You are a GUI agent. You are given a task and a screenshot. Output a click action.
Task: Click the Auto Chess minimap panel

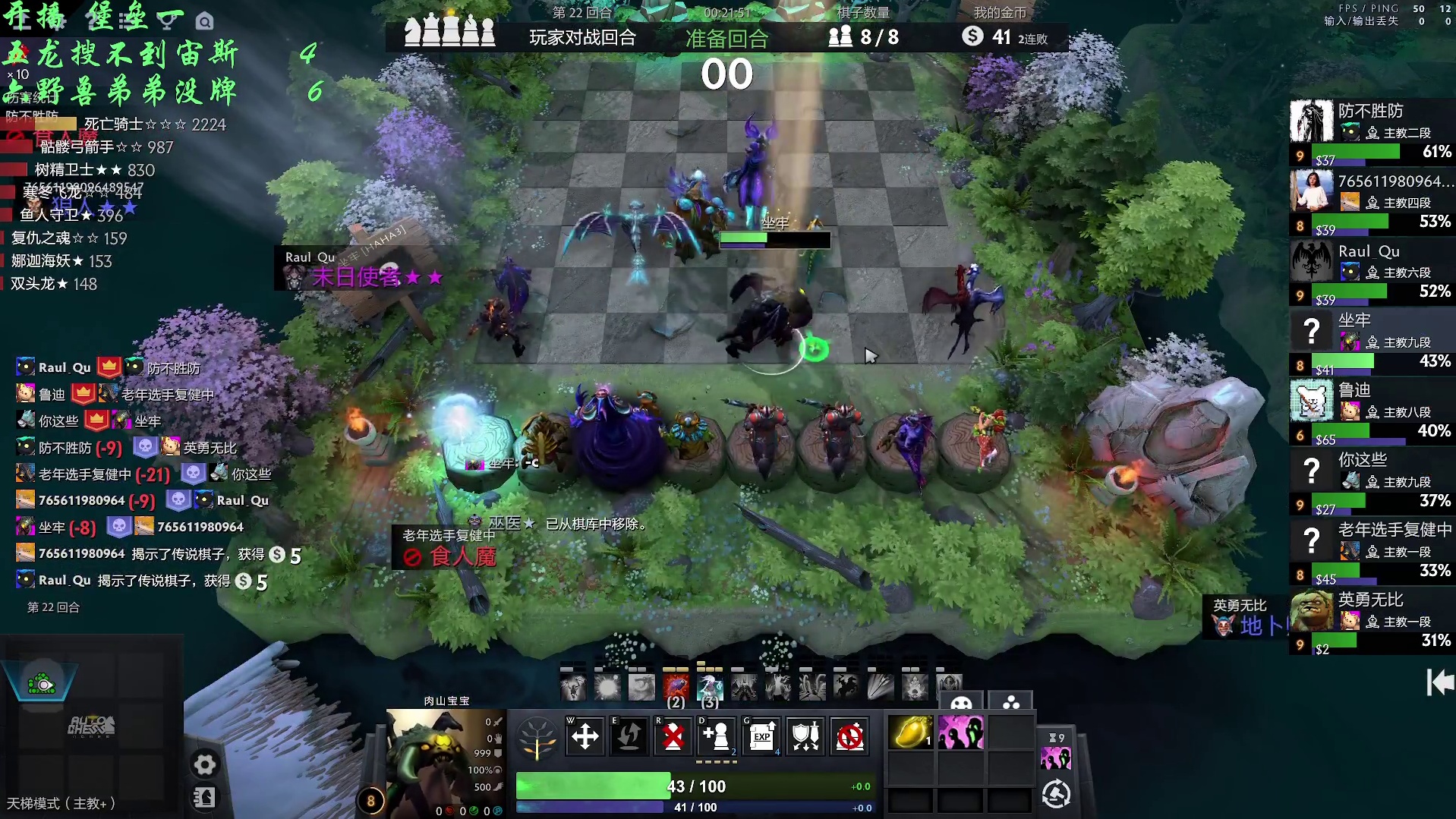(92, 726)
